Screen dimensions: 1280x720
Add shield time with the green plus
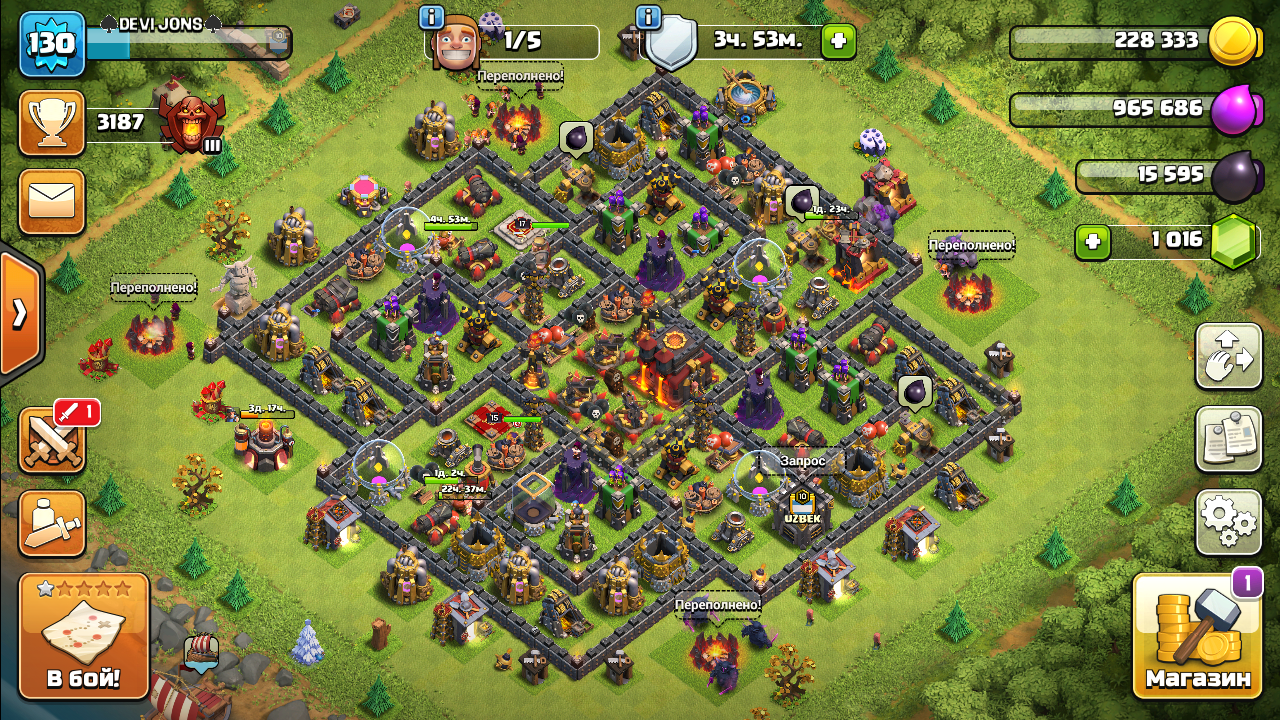[838, 42]
